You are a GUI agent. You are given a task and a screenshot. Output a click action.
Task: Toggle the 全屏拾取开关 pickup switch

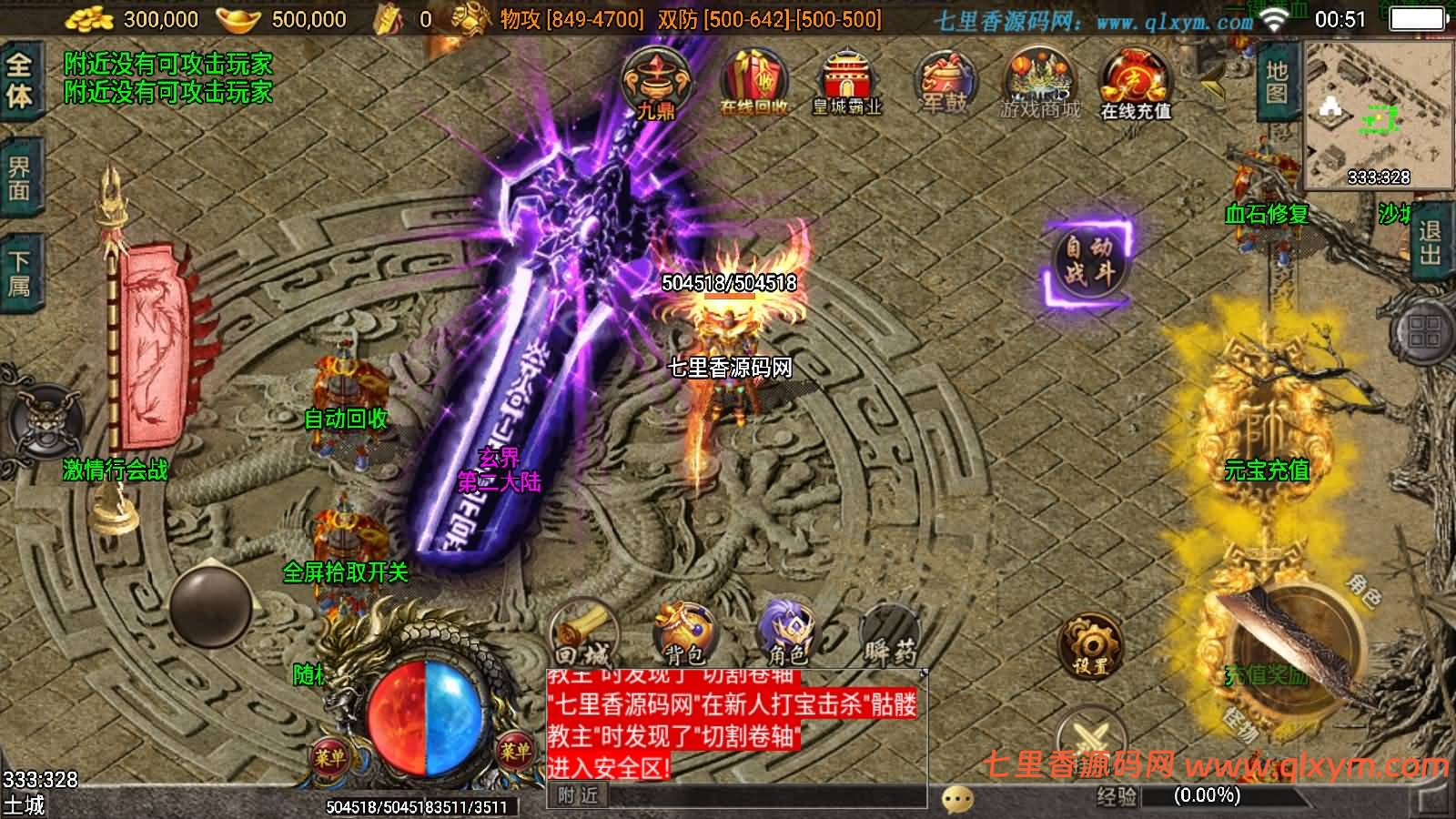pos(344,573)
